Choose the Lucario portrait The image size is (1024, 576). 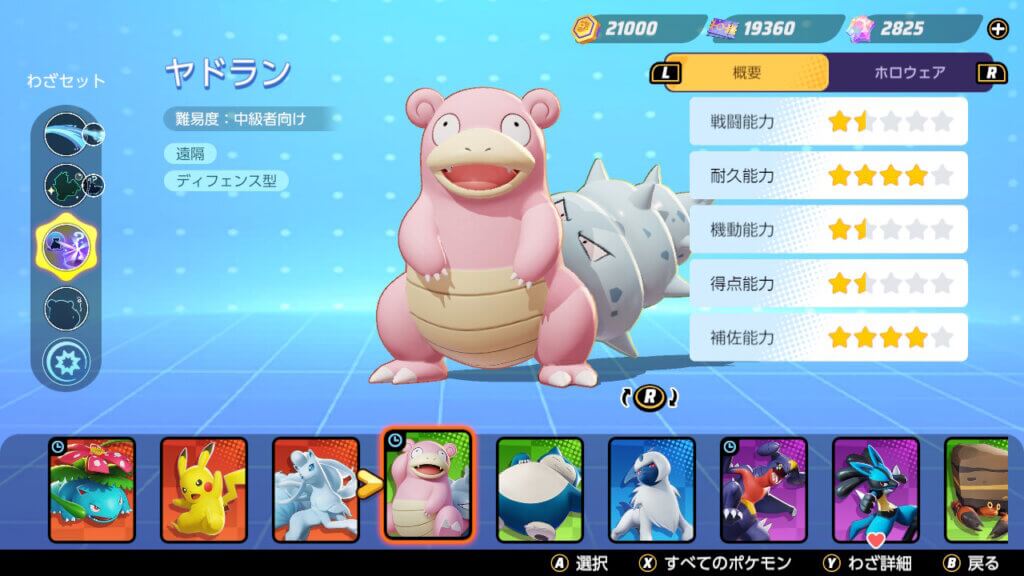pyautogui.click(x=876, y=489)
